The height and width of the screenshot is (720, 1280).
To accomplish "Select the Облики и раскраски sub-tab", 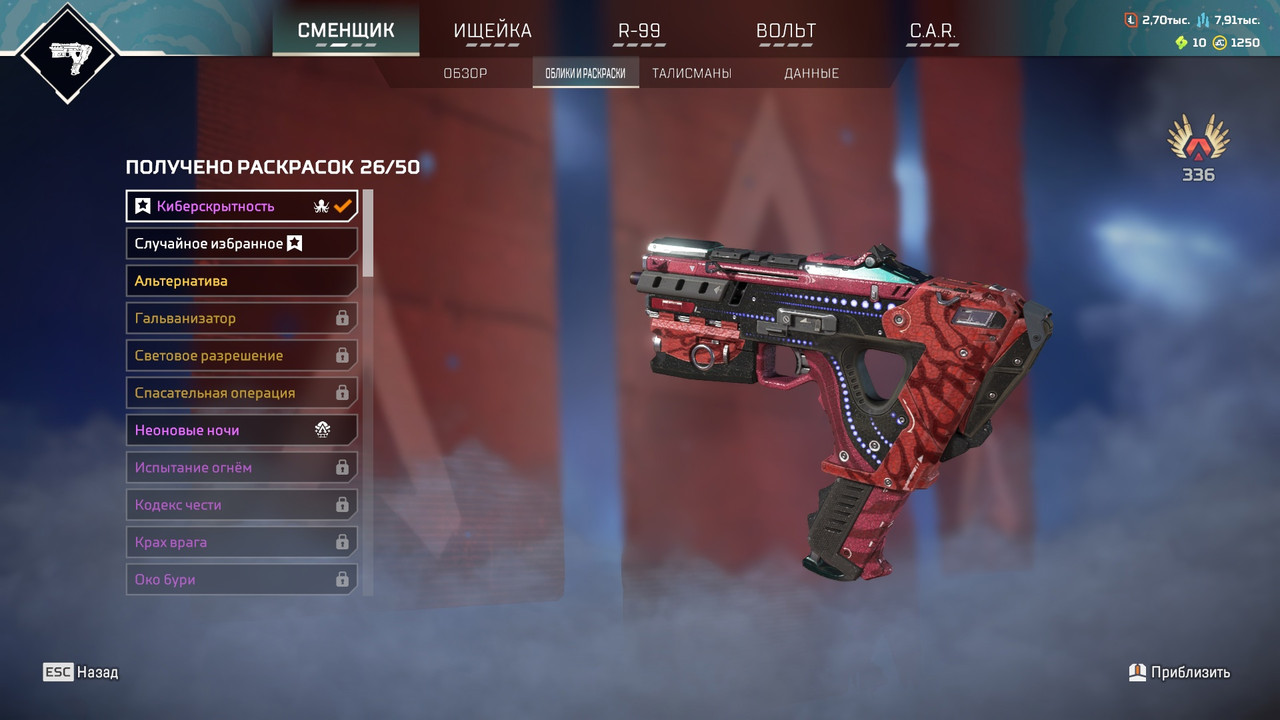I will coord(585,73).
